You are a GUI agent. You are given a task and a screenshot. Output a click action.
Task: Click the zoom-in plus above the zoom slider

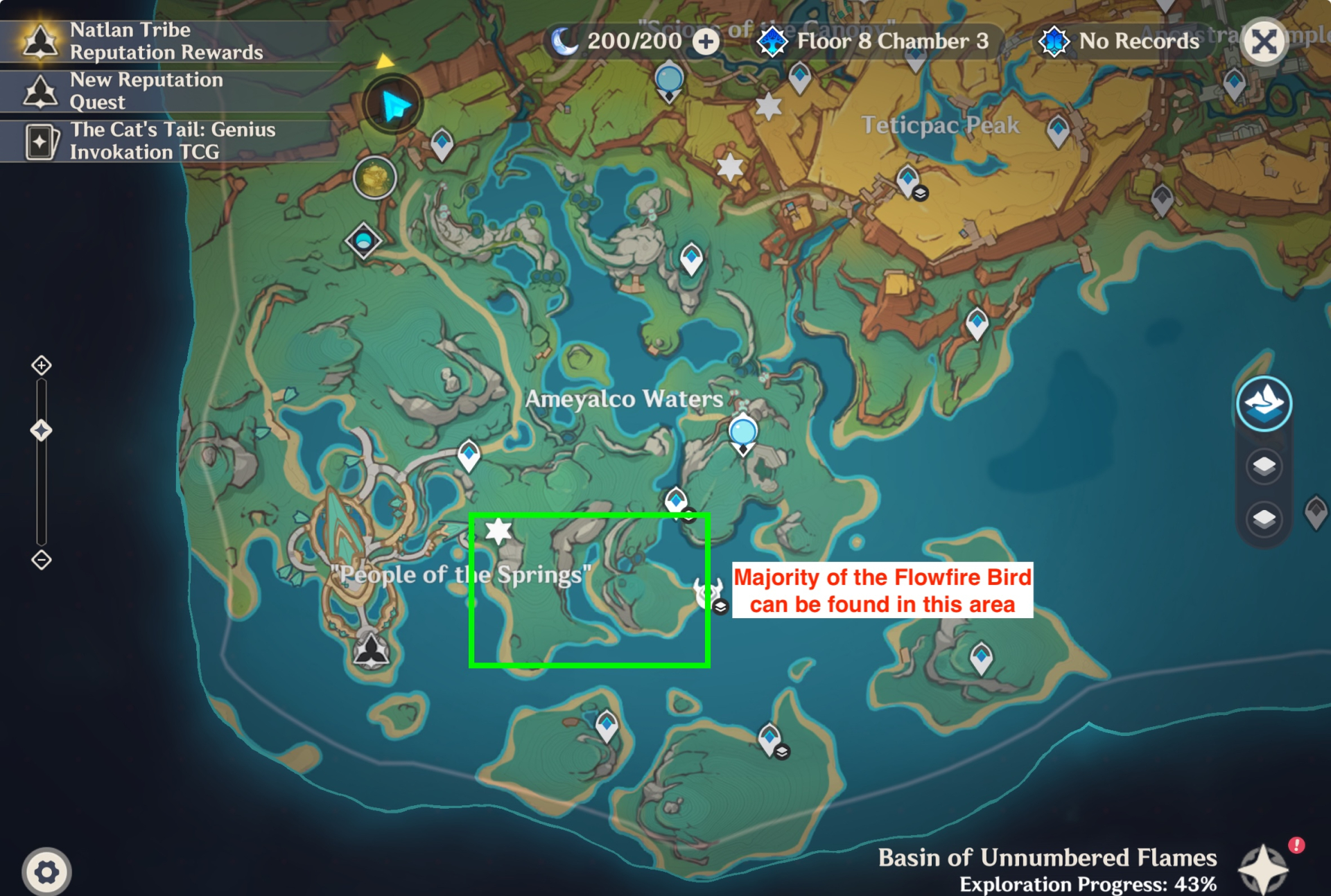[42, 364]
